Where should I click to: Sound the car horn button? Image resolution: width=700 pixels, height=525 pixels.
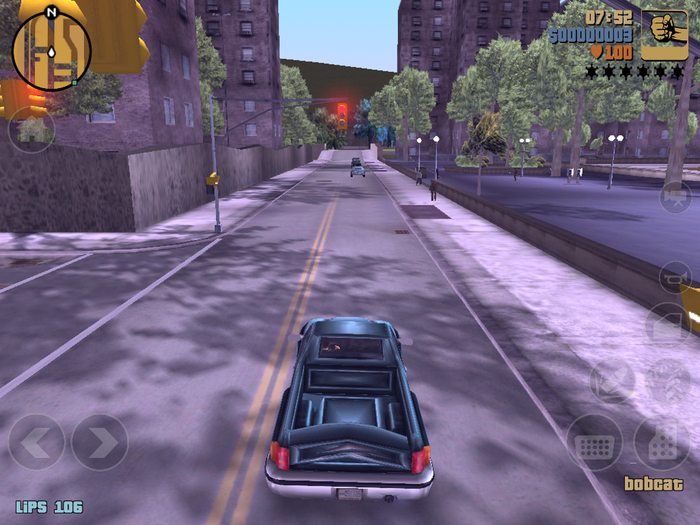(x=675, y=277)
